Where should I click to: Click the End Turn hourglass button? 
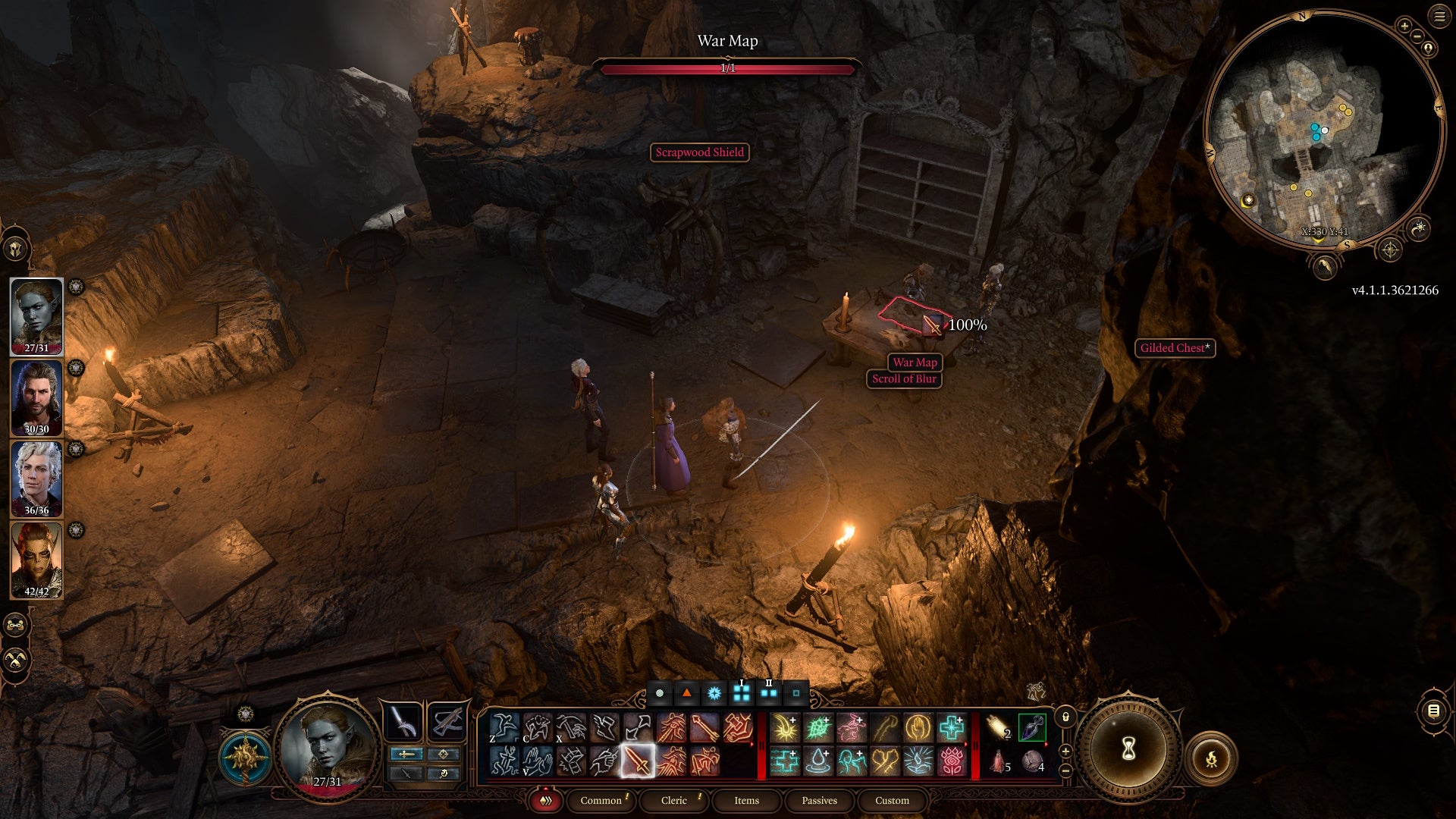point(1128,749)
